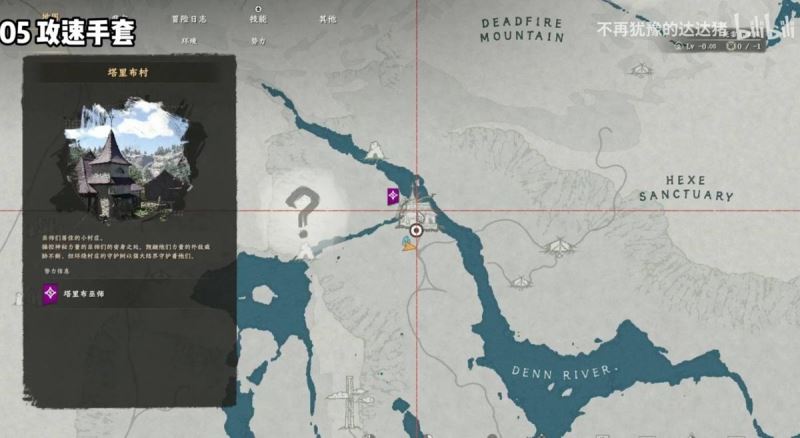Select the 环境 map sub-tab
800x438 pixels.
(188, 42)
